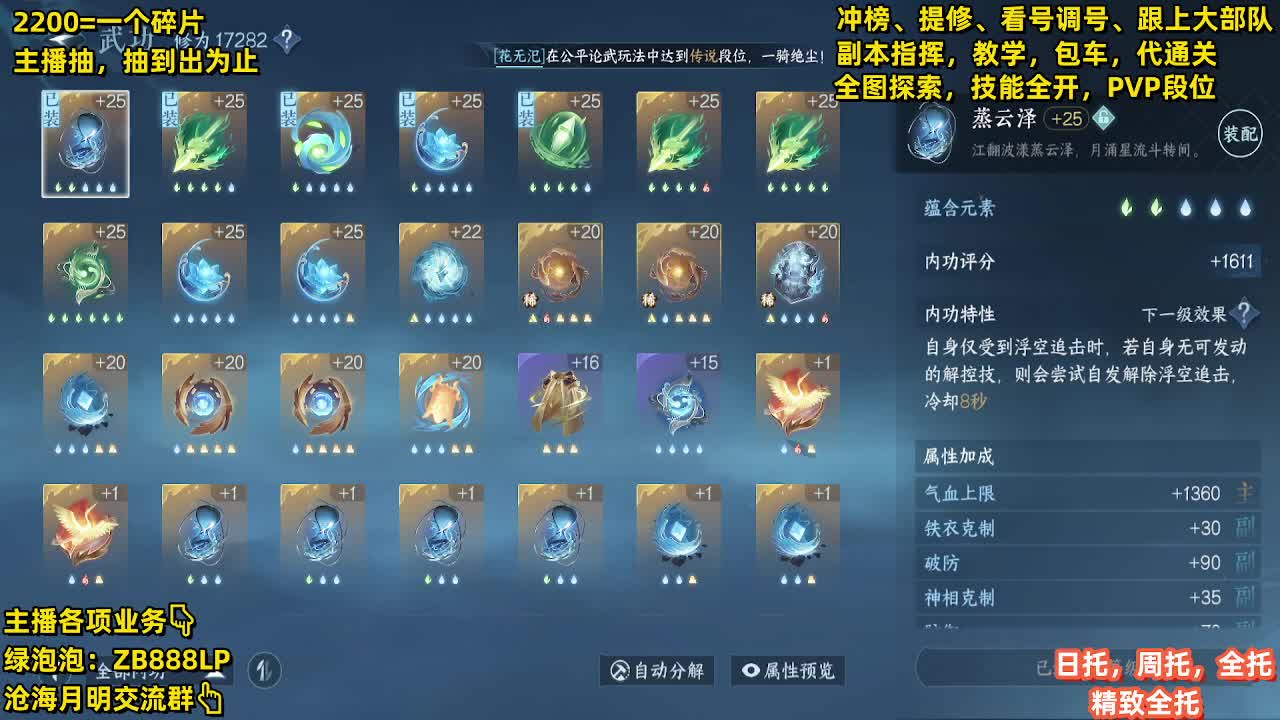Click the lock icon beside 蒸云泽 name
Screen dimensions: 1280x720
(1102, 119)
